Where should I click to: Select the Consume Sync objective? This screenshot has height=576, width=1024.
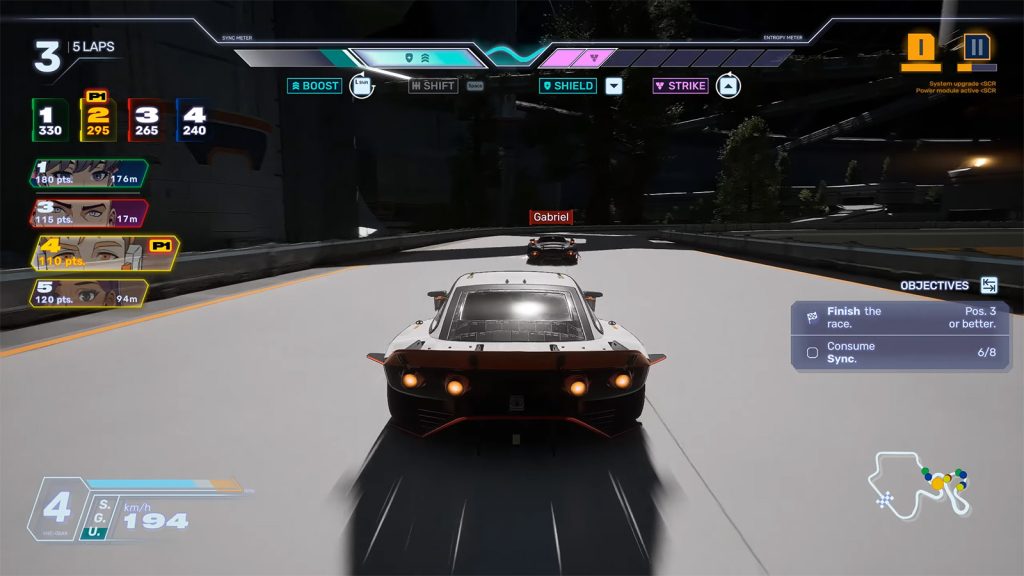pos(899,352)
